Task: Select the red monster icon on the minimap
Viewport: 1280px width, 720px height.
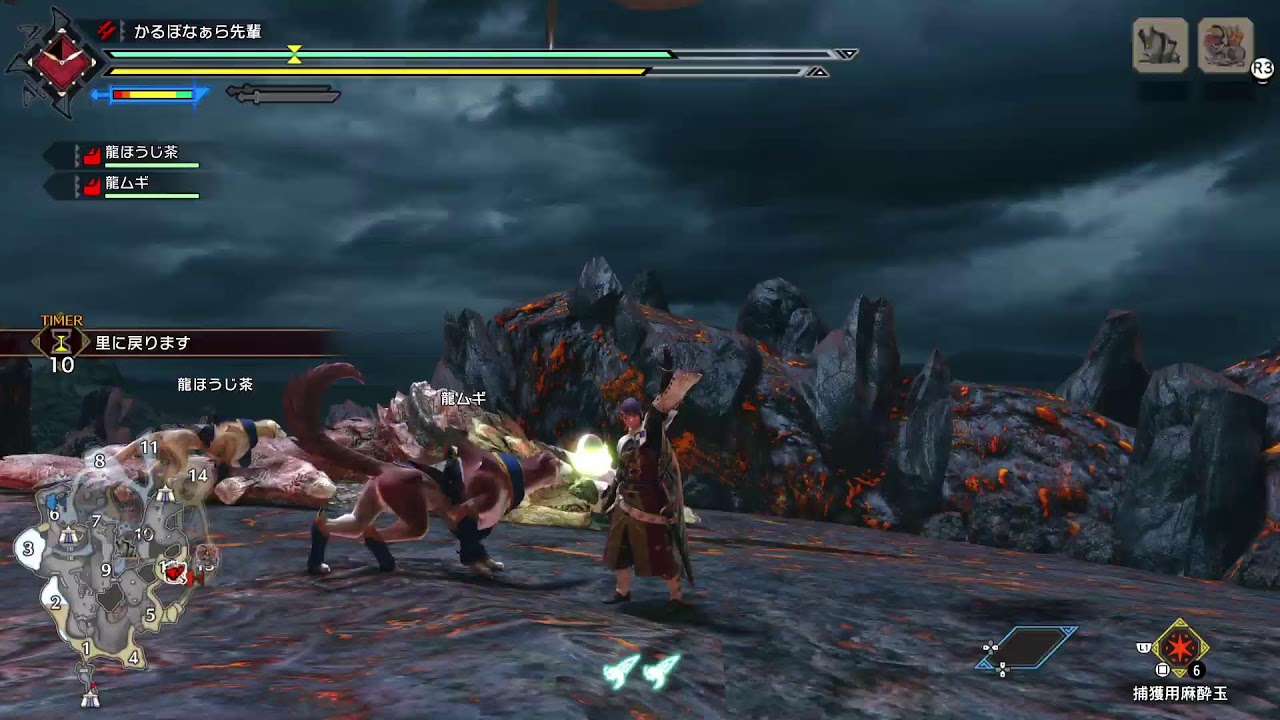Action: click(x=175, y=572)
